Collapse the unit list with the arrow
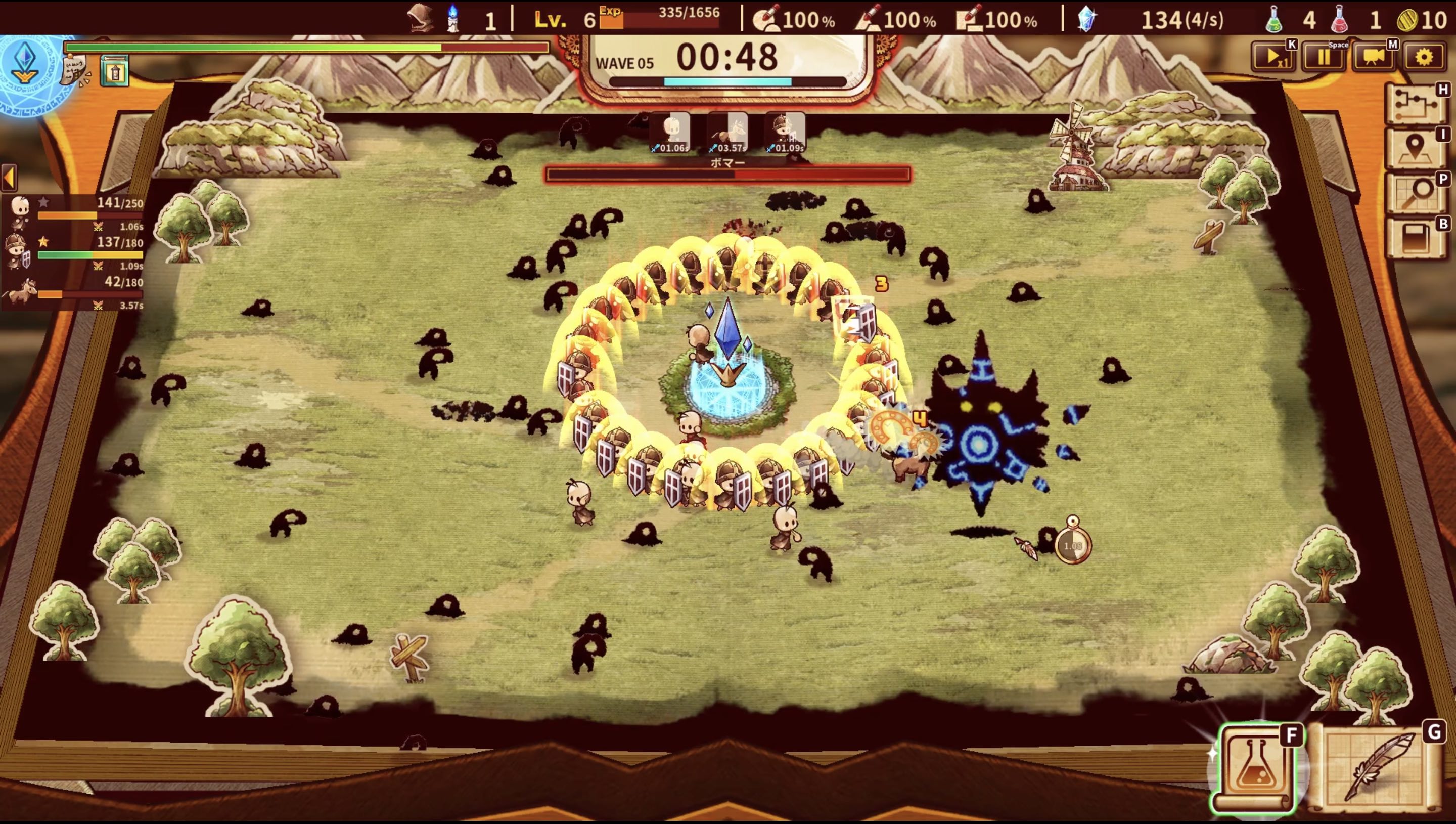Viewport: 1456px width, 824px height. 9,178
